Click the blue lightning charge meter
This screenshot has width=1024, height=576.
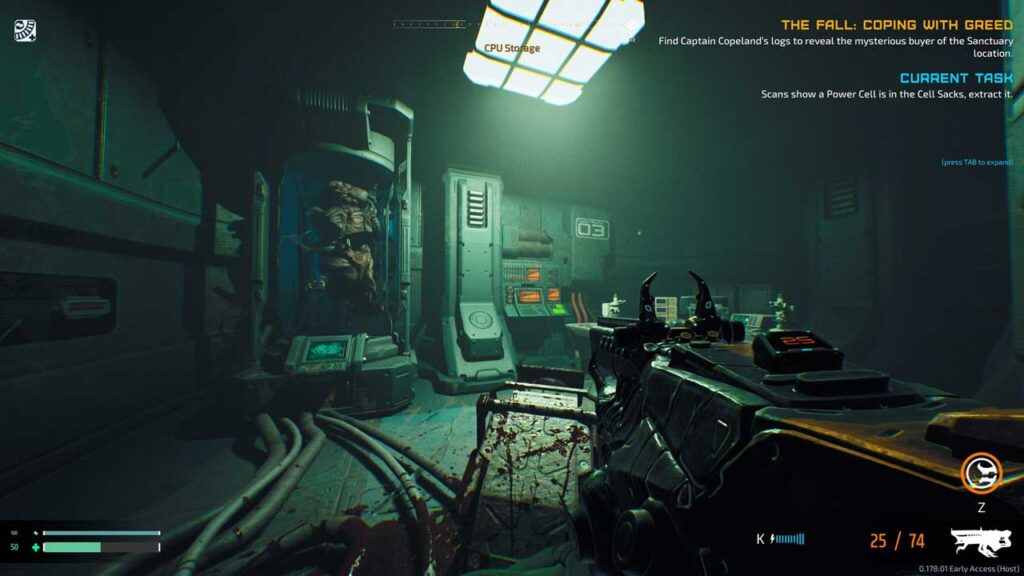coord(788,540)
